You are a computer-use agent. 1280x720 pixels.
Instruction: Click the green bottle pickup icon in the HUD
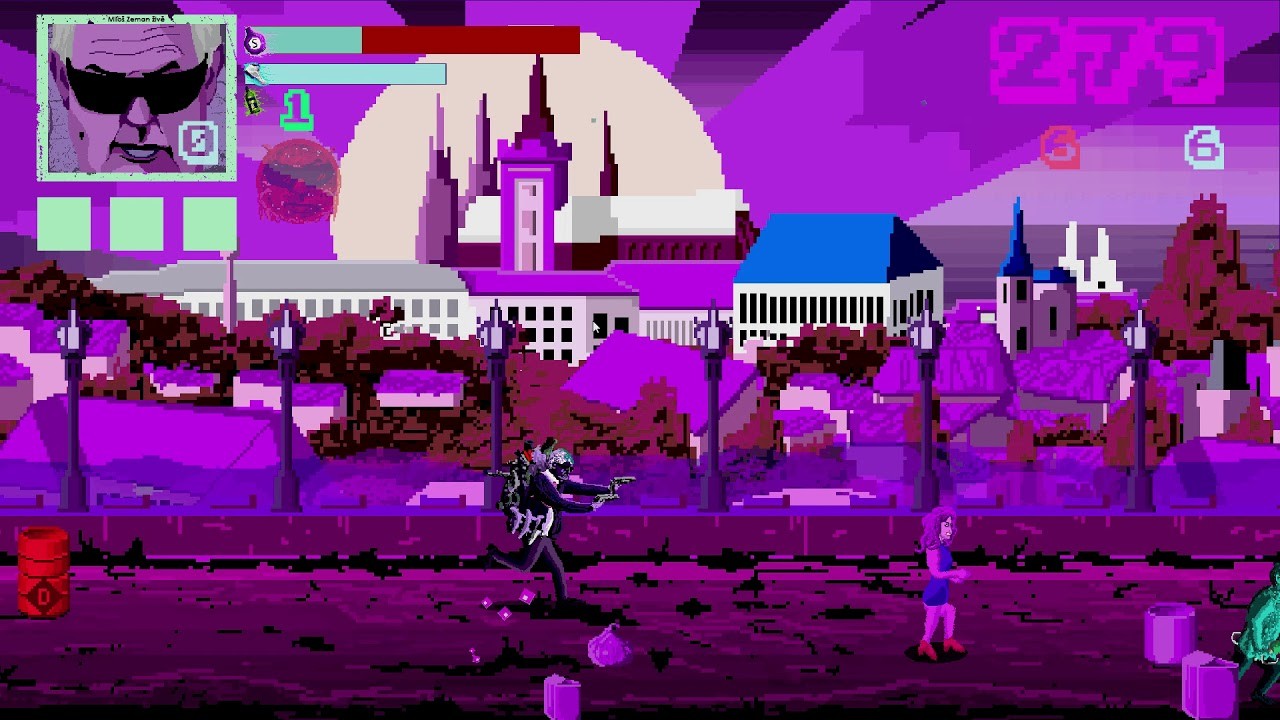(x=253, y=102)
